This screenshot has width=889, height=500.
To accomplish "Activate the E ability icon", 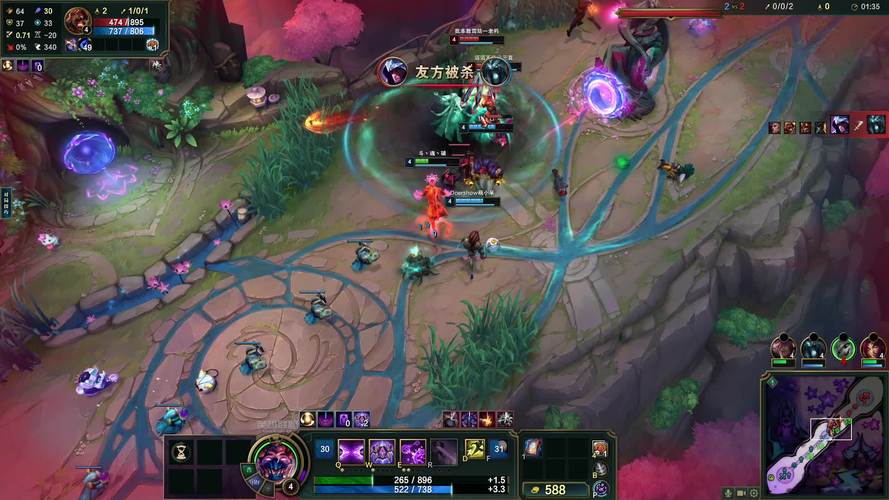I will (x=413, y=451).
